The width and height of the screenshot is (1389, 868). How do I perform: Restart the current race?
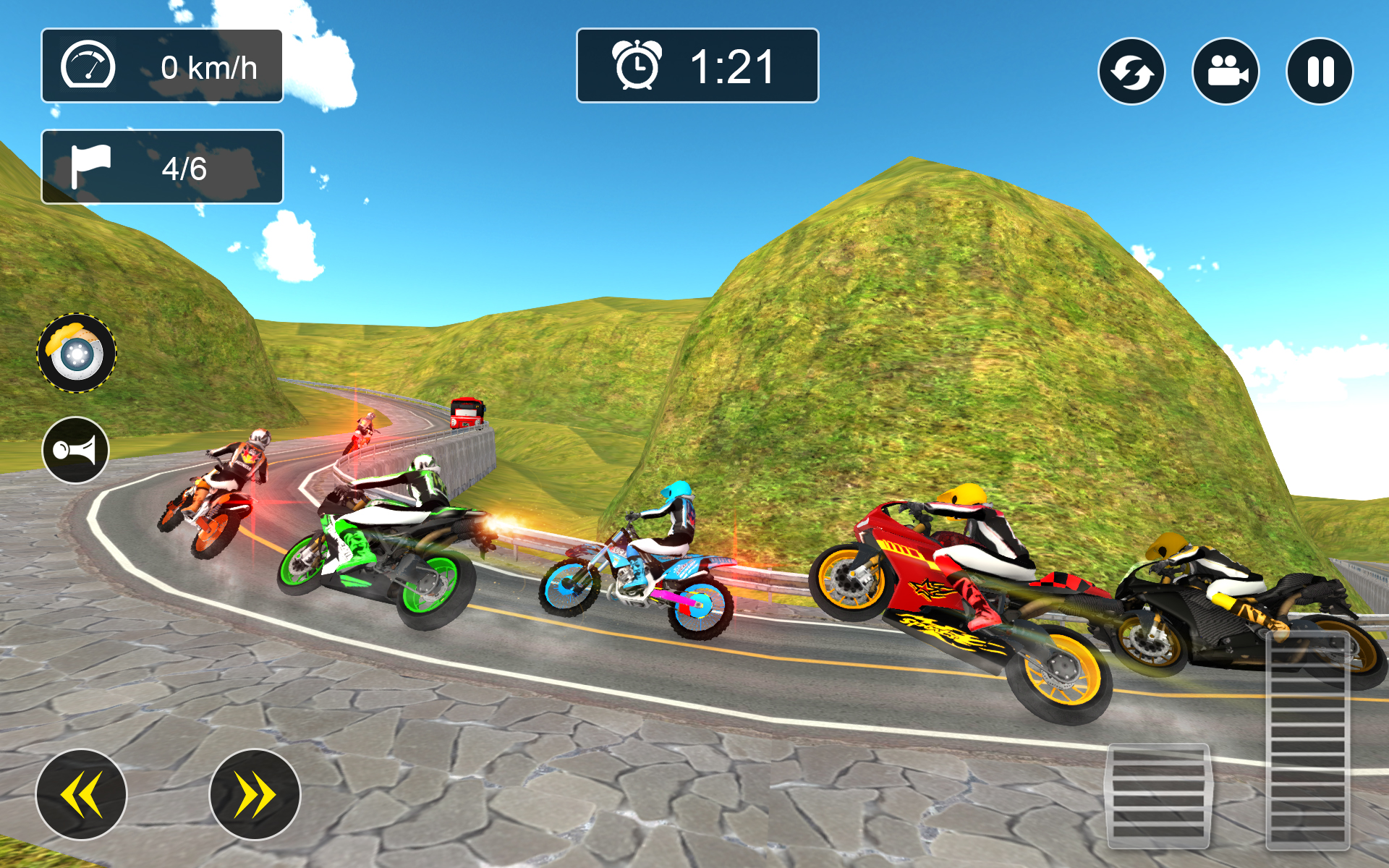coord(1132,70)
